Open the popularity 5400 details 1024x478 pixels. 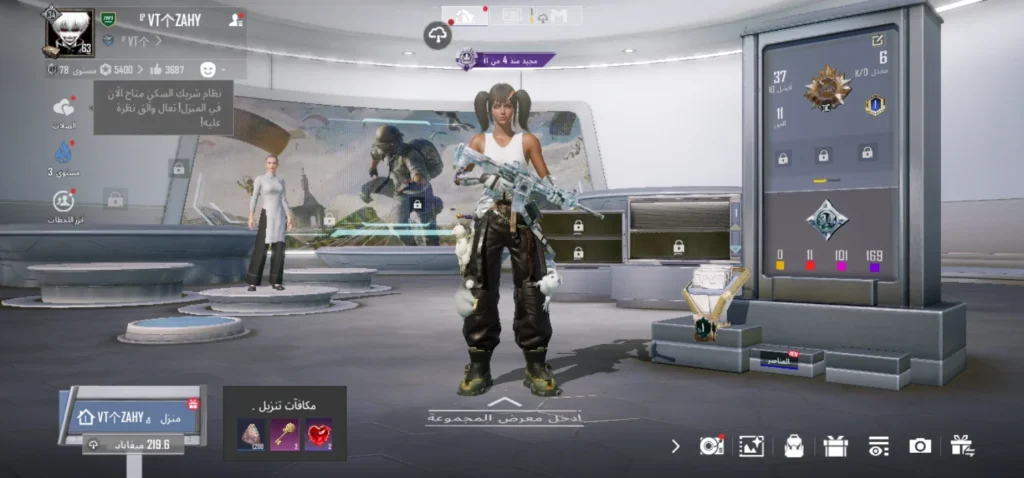115,69
